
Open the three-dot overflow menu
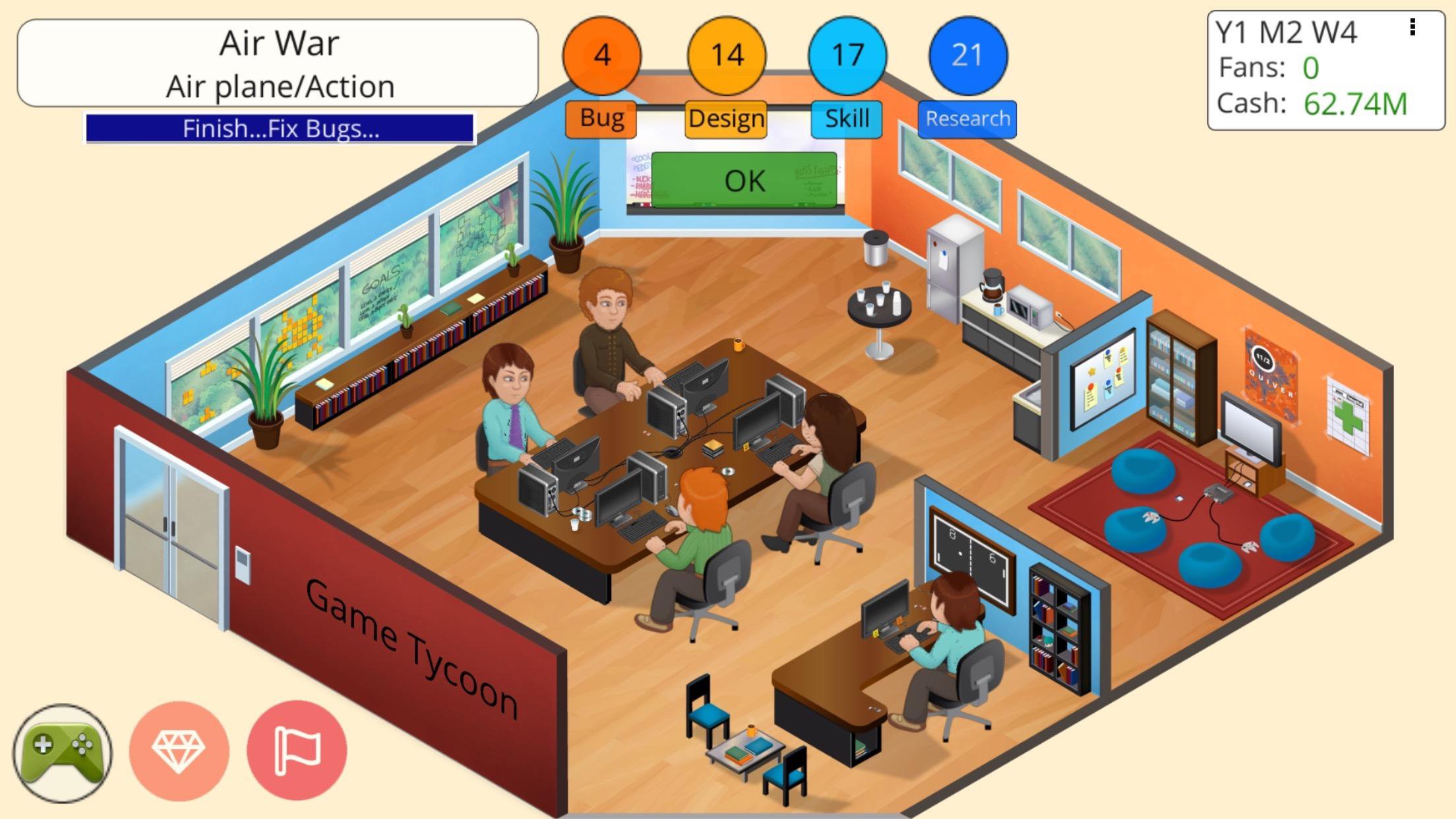pyautogui.click(x=1413, y=28)
